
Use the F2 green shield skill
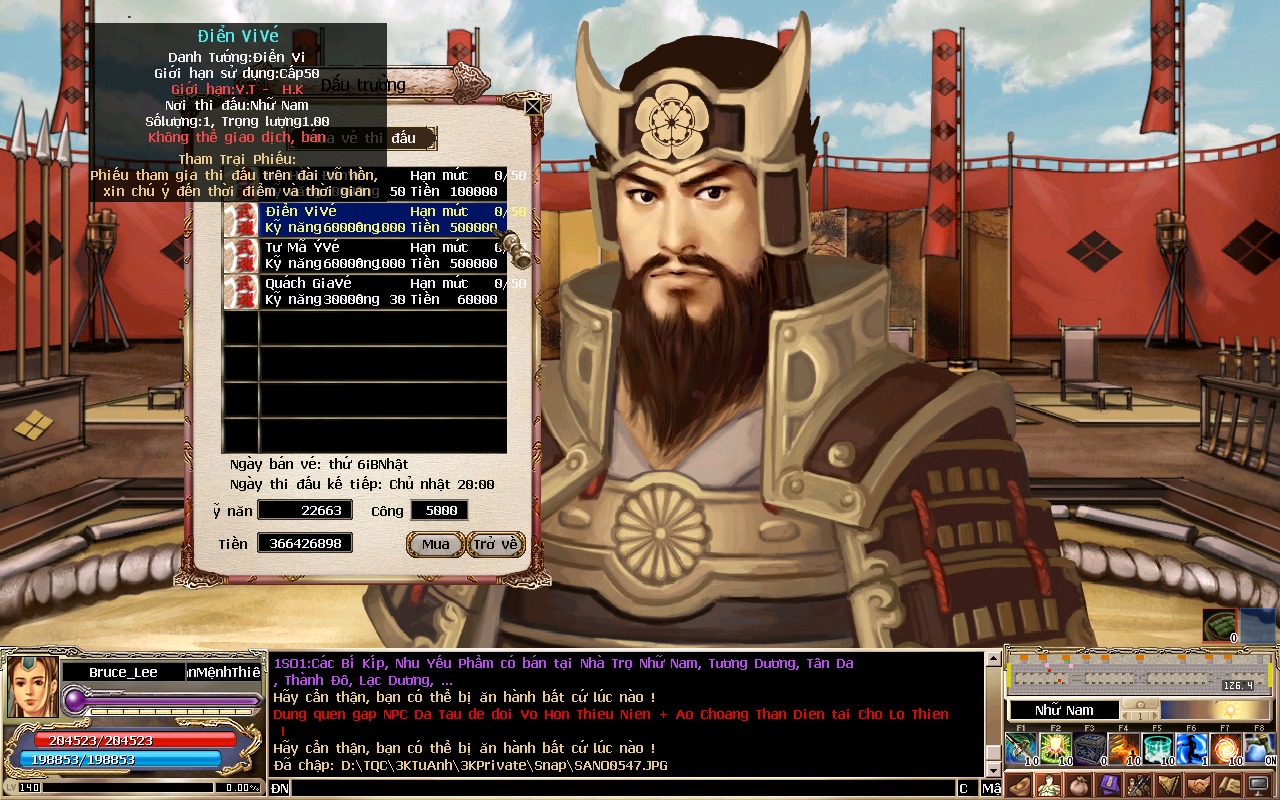coord(1055,748)
